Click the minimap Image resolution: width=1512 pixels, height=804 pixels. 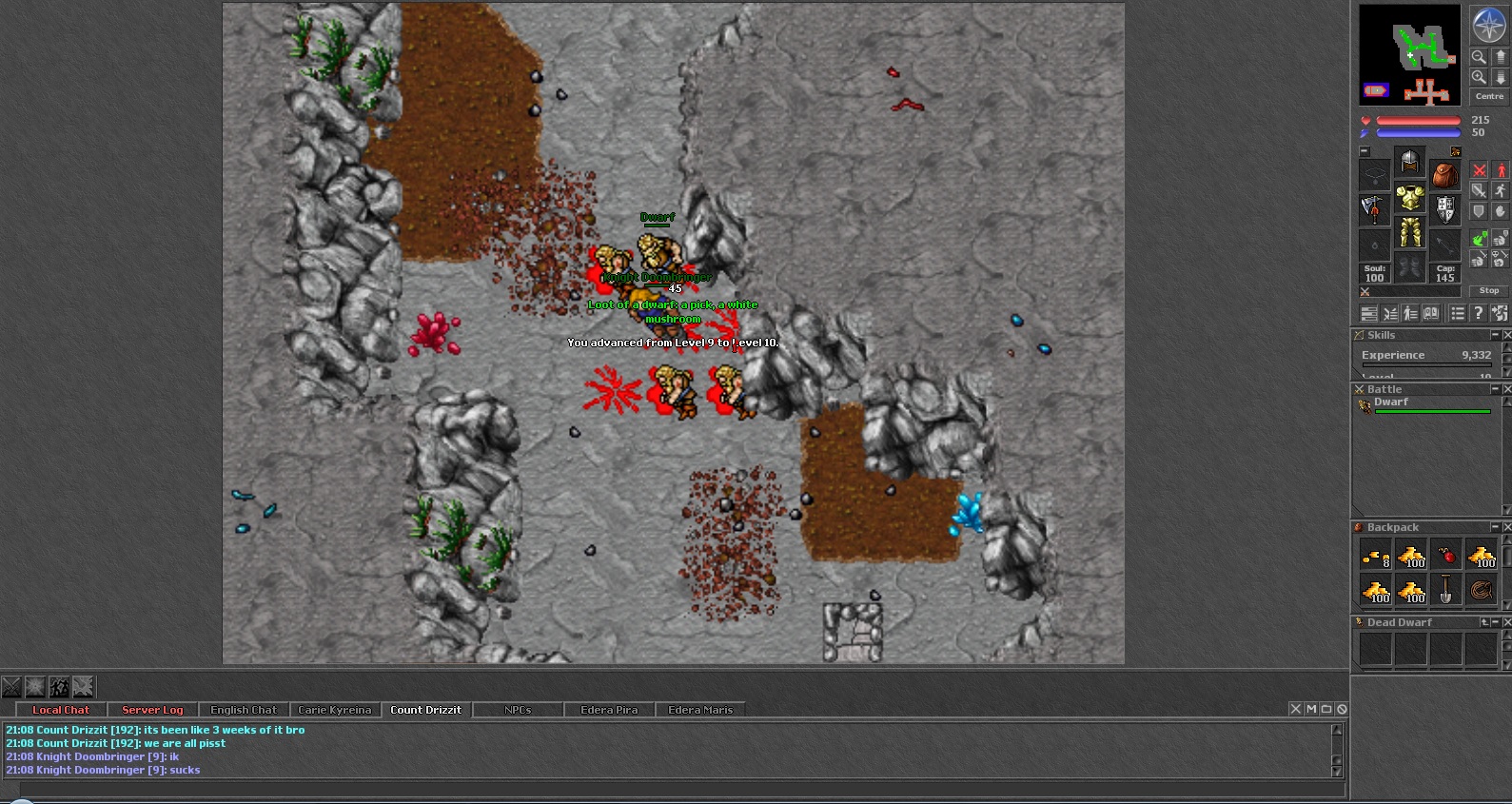[1409, 54]
